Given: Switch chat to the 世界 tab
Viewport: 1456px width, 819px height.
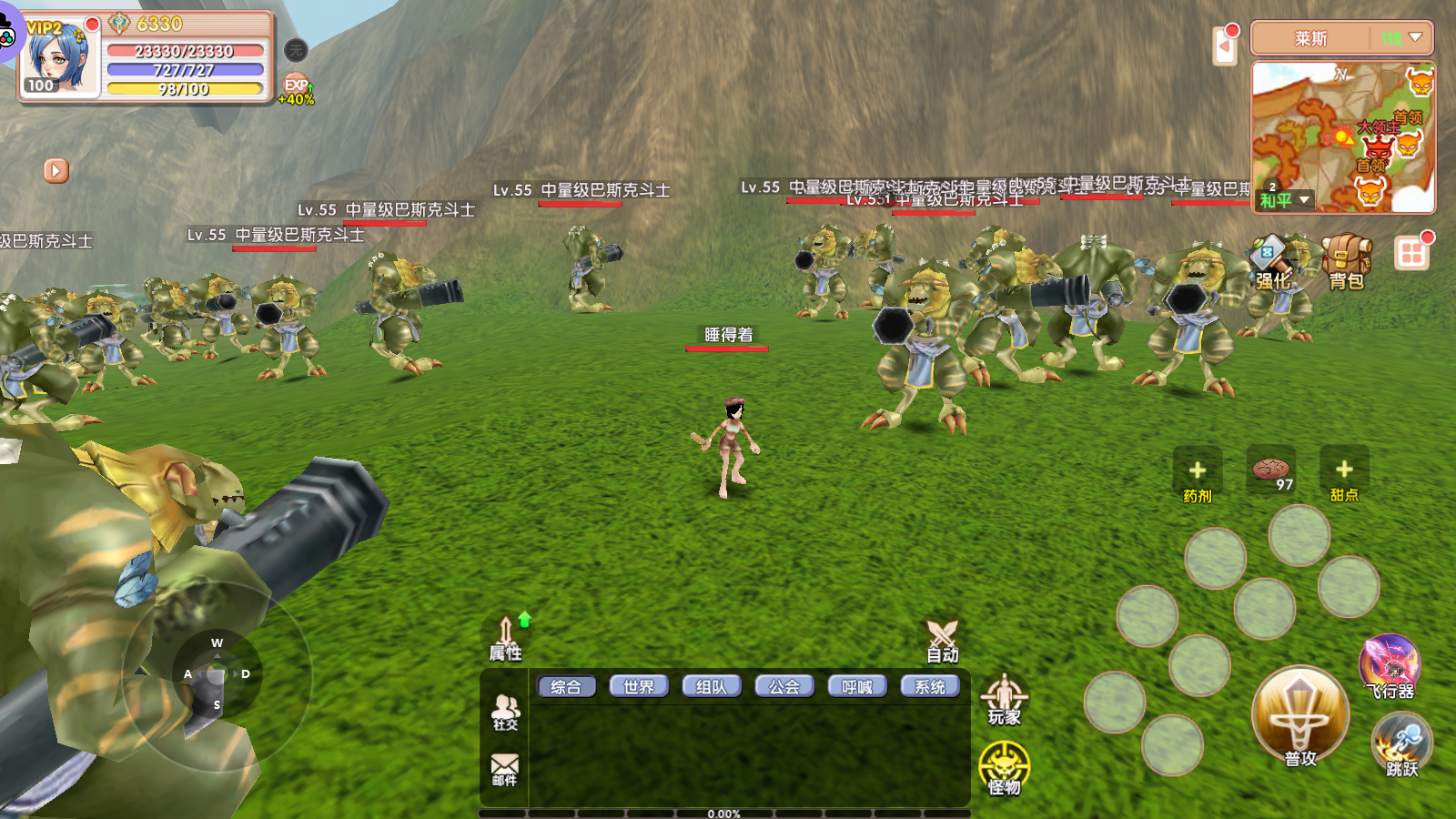Looking at the screenshot, I should tap(639, 687).
